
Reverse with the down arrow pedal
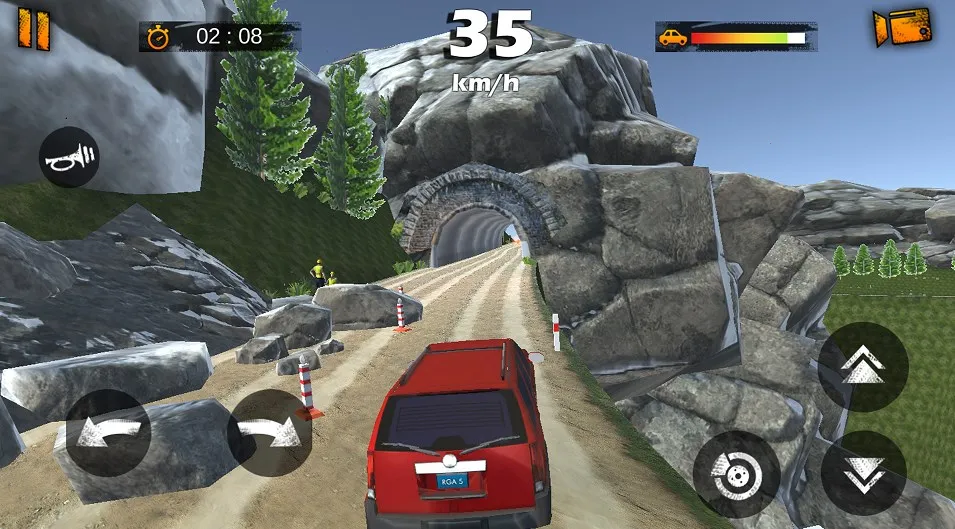[x=863, y=473]
